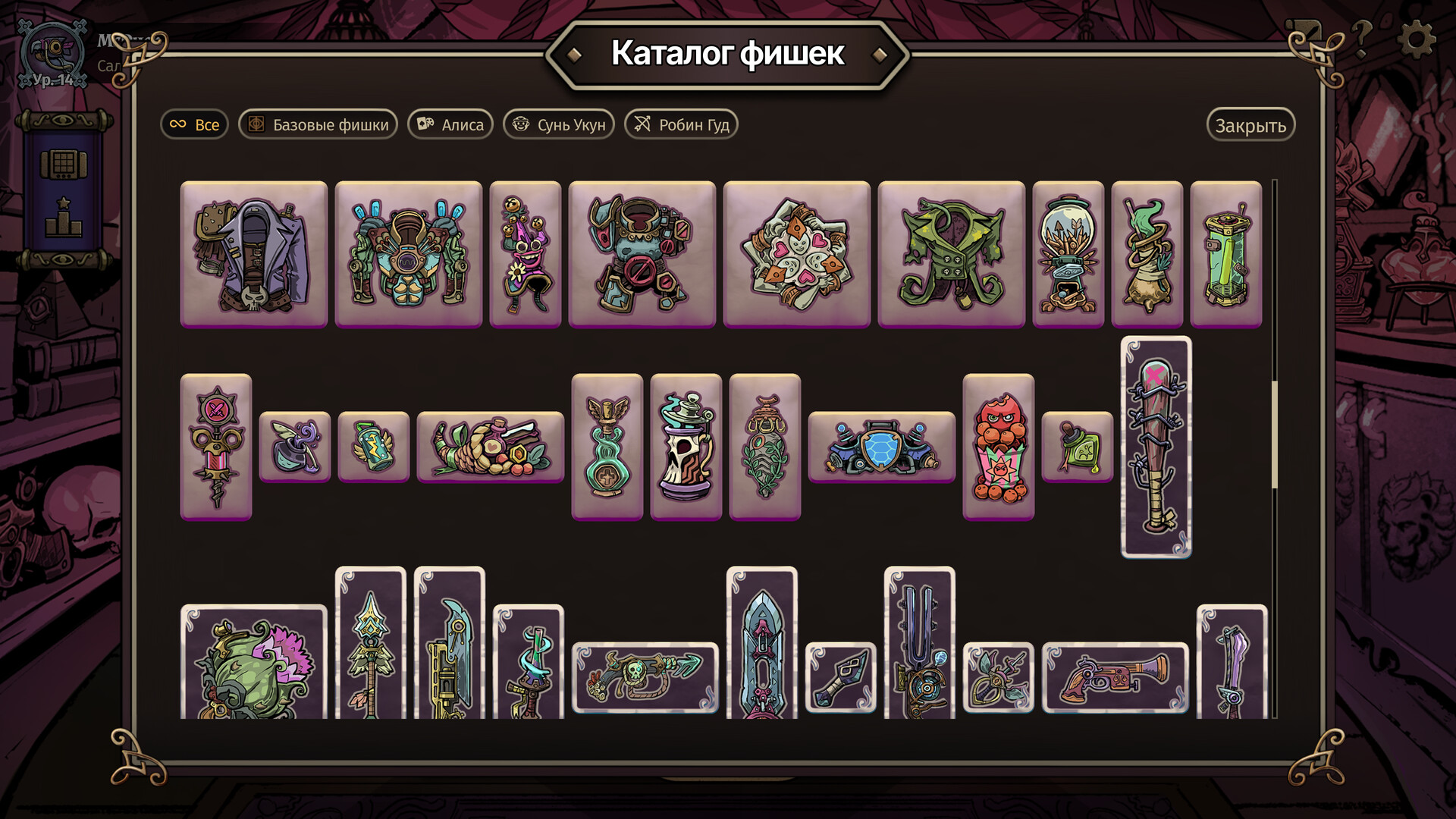Screen dimensions: 1456x819
Task: Switch to the Сунь Укун category
Action: click(x=559, y=124)
